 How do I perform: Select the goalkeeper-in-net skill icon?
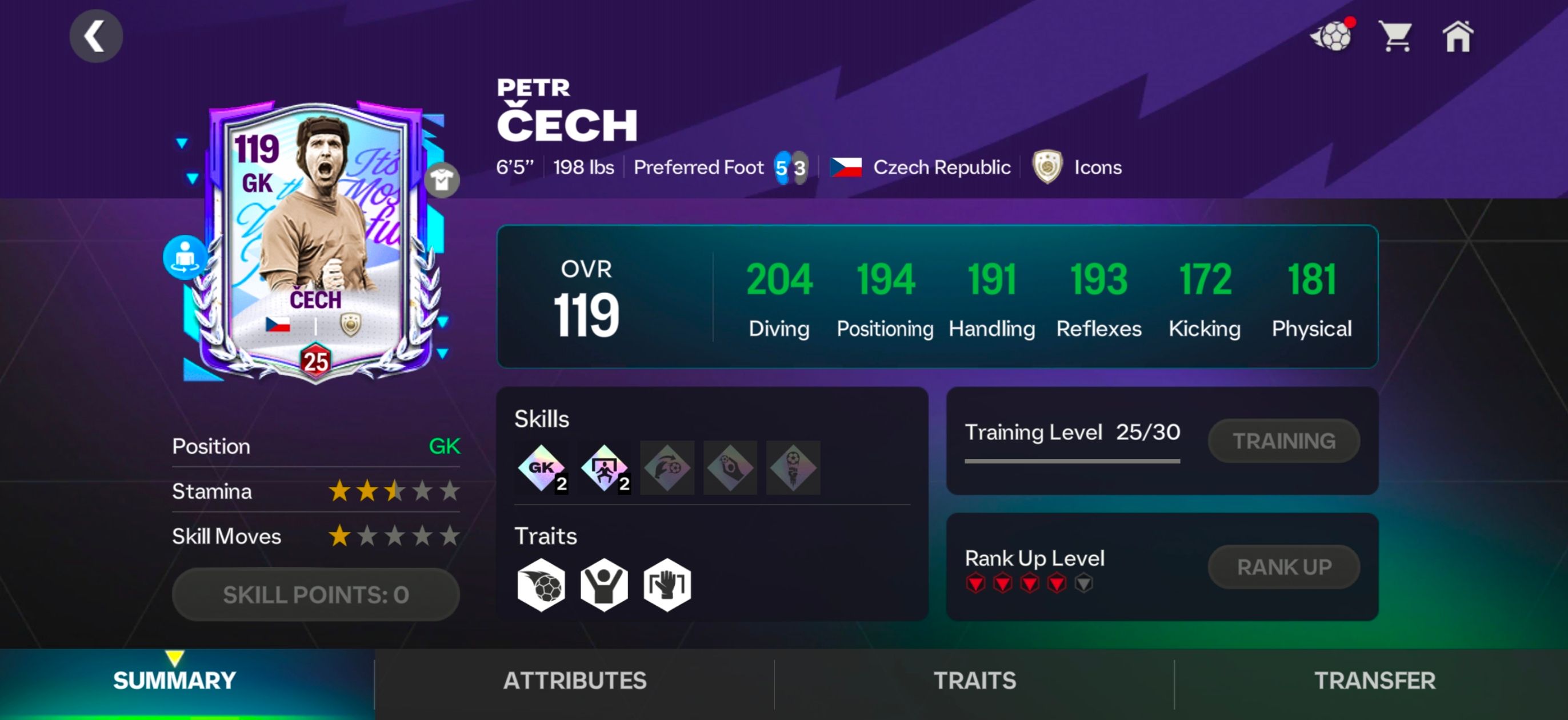tap(605, 468)
